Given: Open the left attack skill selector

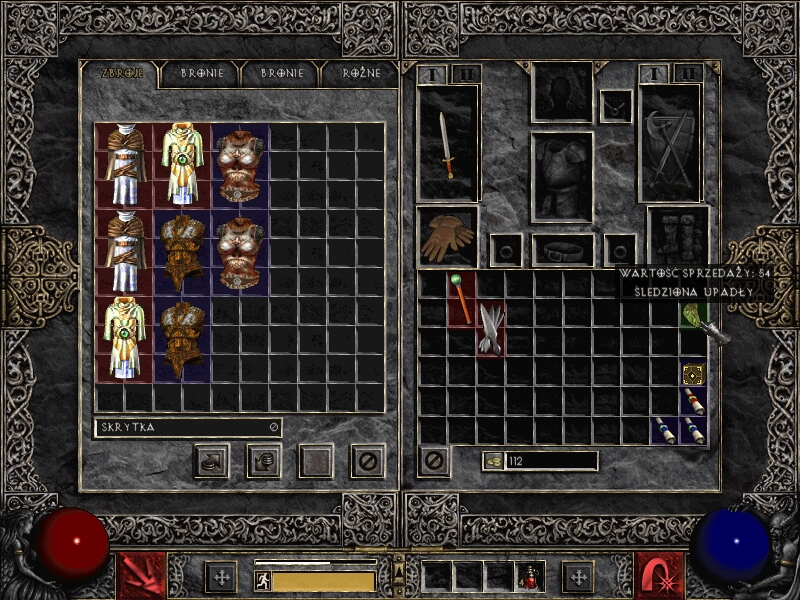Looking at the screenshot, I should point(141,577).
